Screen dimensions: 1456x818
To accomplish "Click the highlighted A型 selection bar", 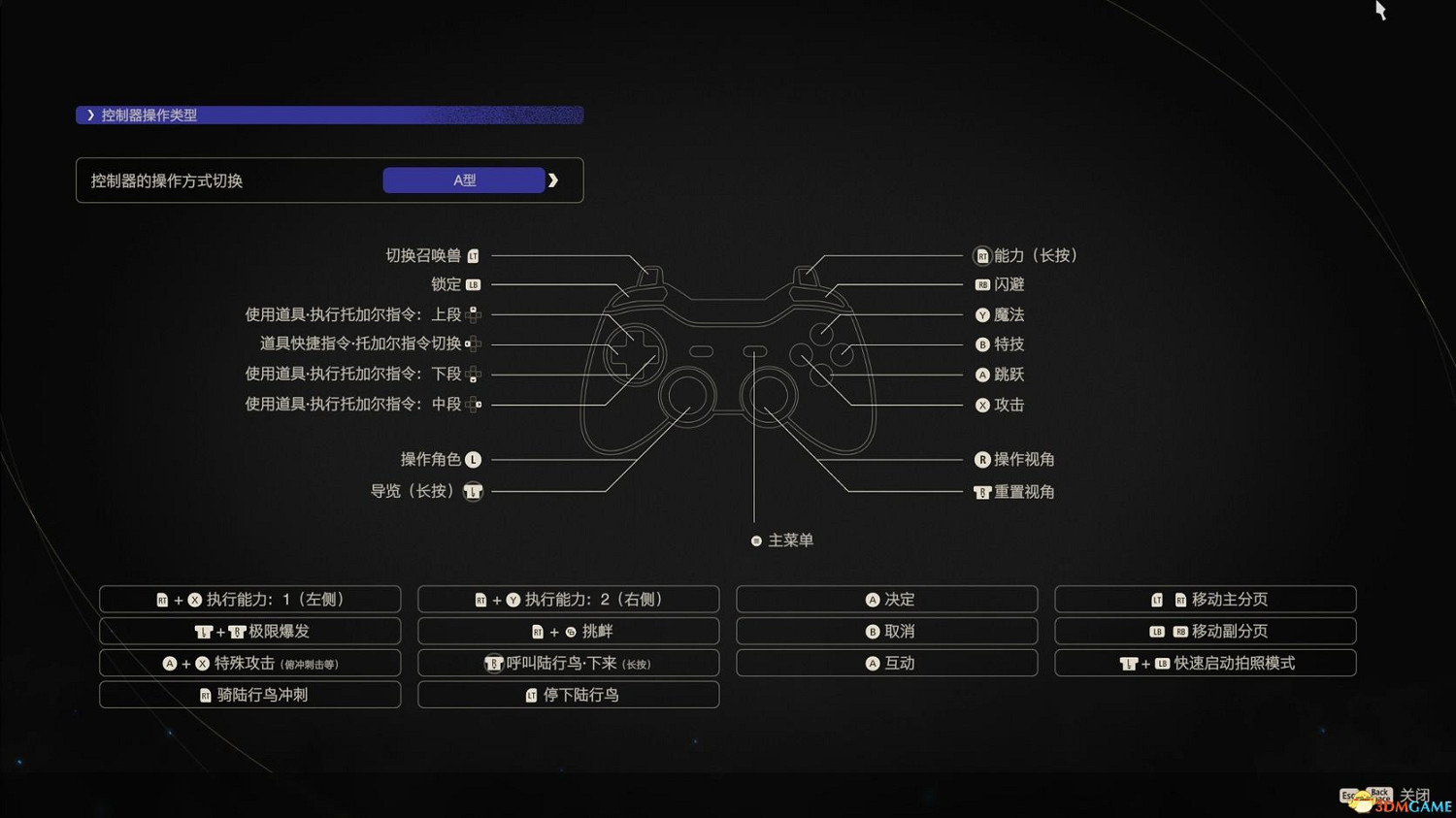I will [x=463, y=180].
